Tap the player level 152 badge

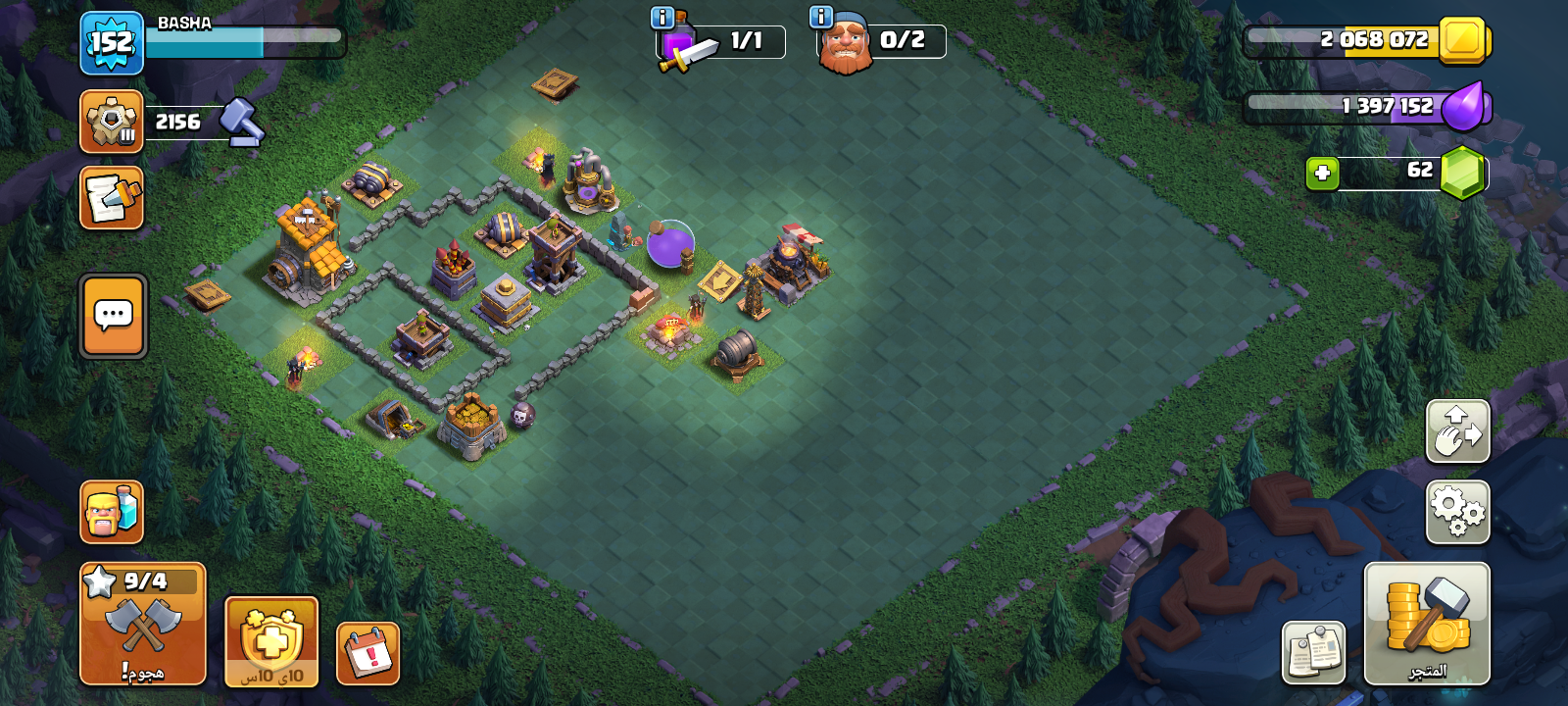[112, 43]
